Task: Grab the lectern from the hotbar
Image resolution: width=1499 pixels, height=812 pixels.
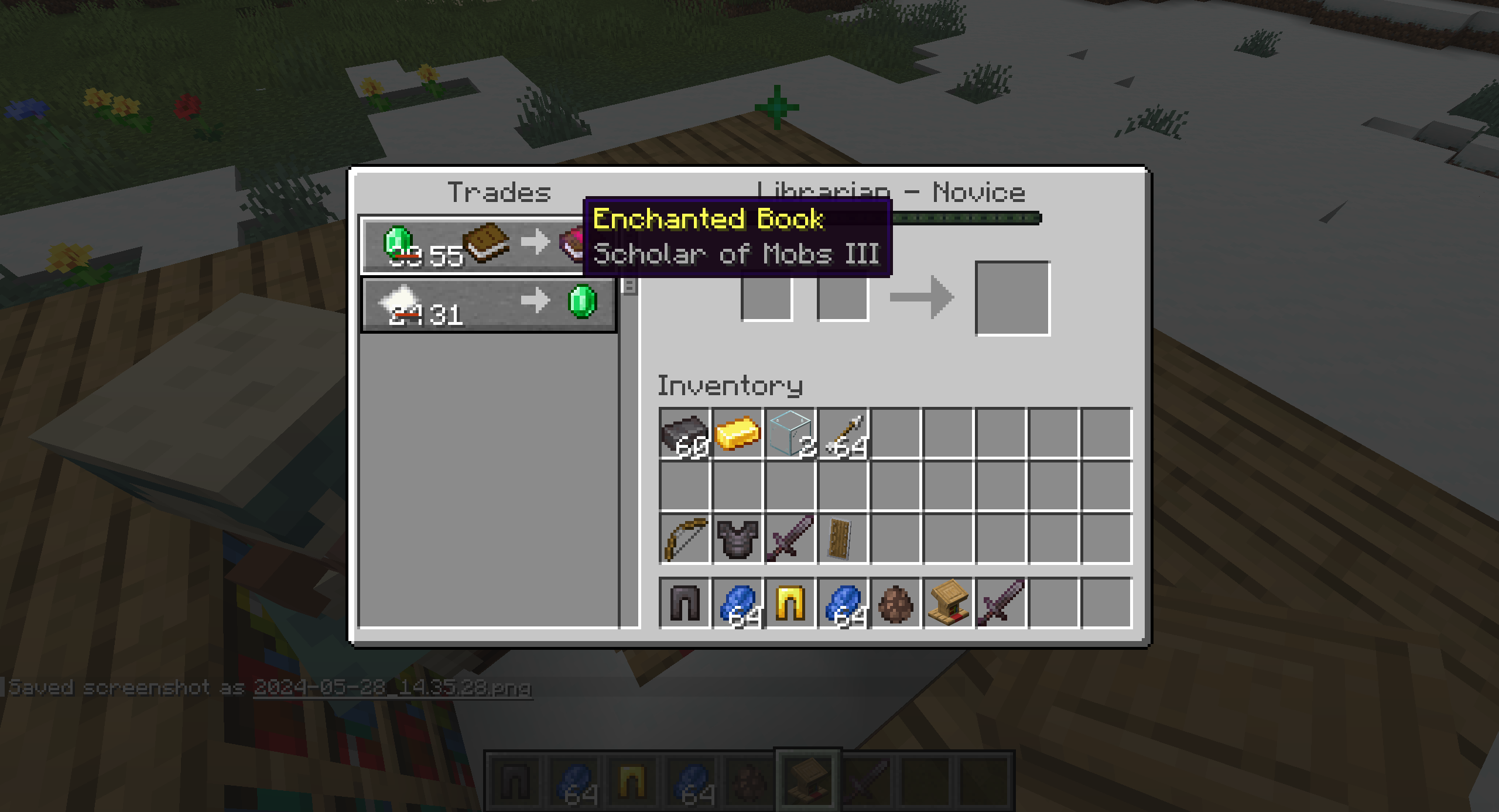Action: click(x=948, y=603)
